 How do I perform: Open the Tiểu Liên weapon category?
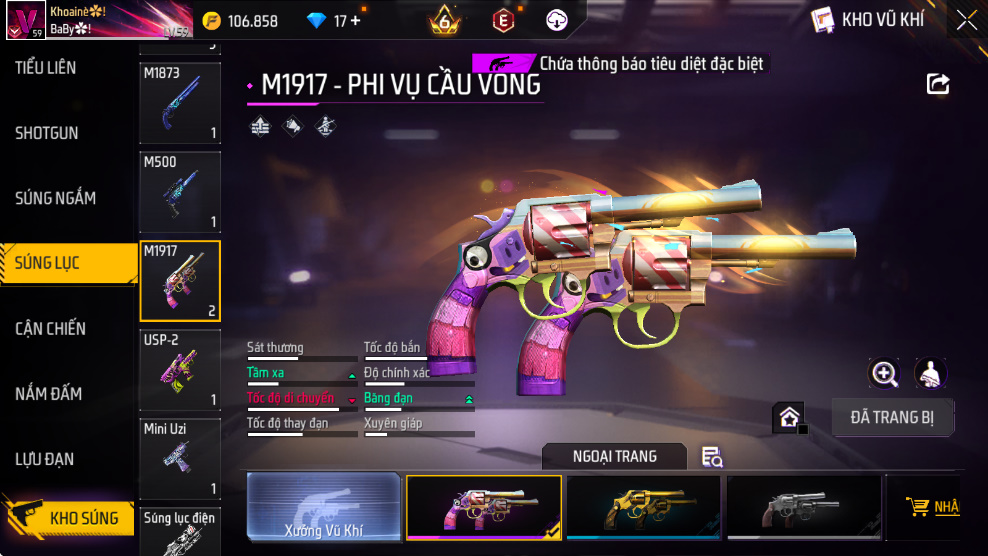[46, 68]
